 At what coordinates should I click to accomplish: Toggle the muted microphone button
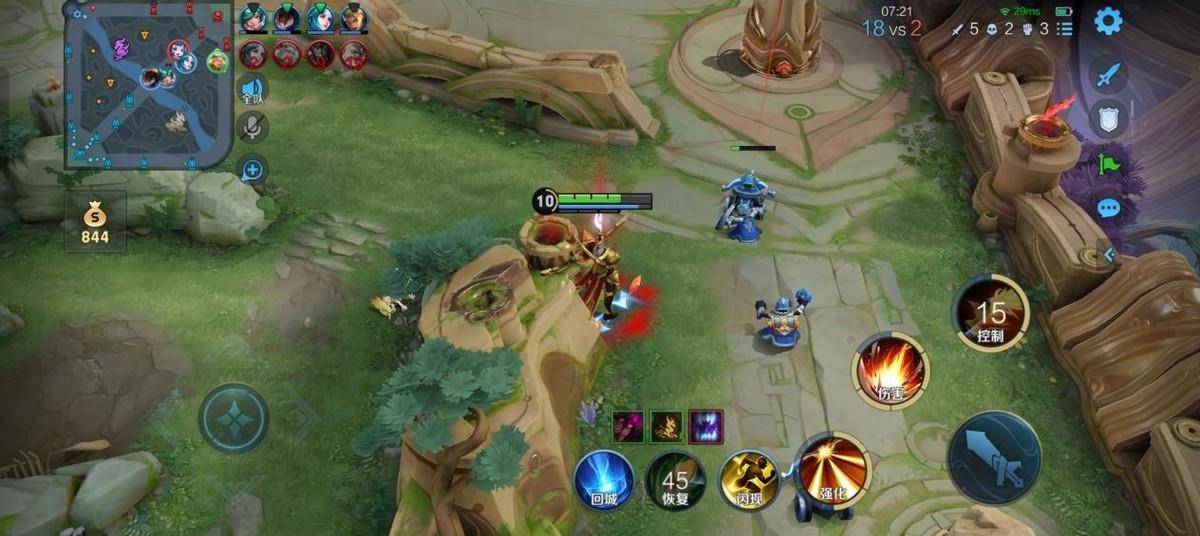(252, 127)
